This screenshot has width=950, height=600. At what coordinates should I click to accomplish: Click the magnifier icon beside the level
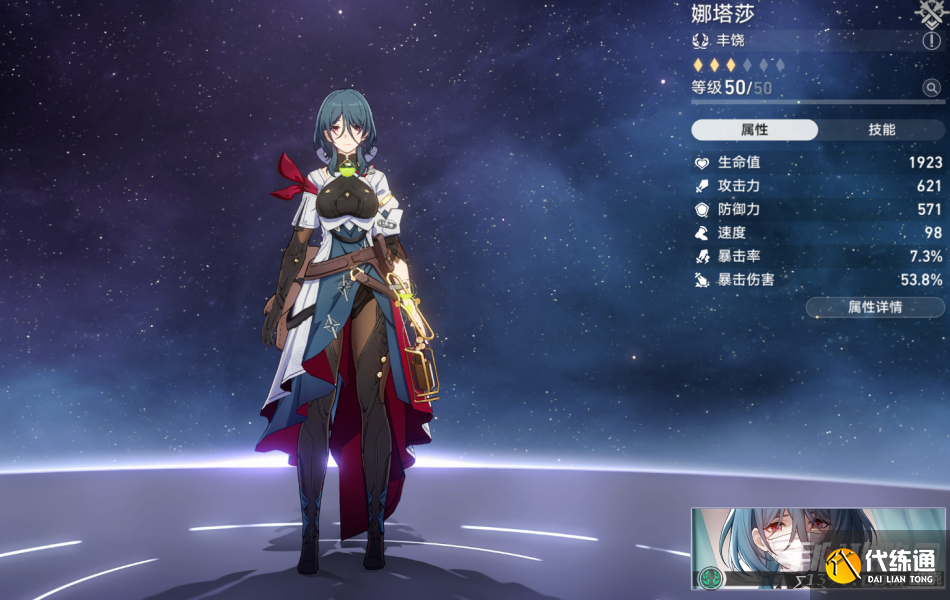931,88
